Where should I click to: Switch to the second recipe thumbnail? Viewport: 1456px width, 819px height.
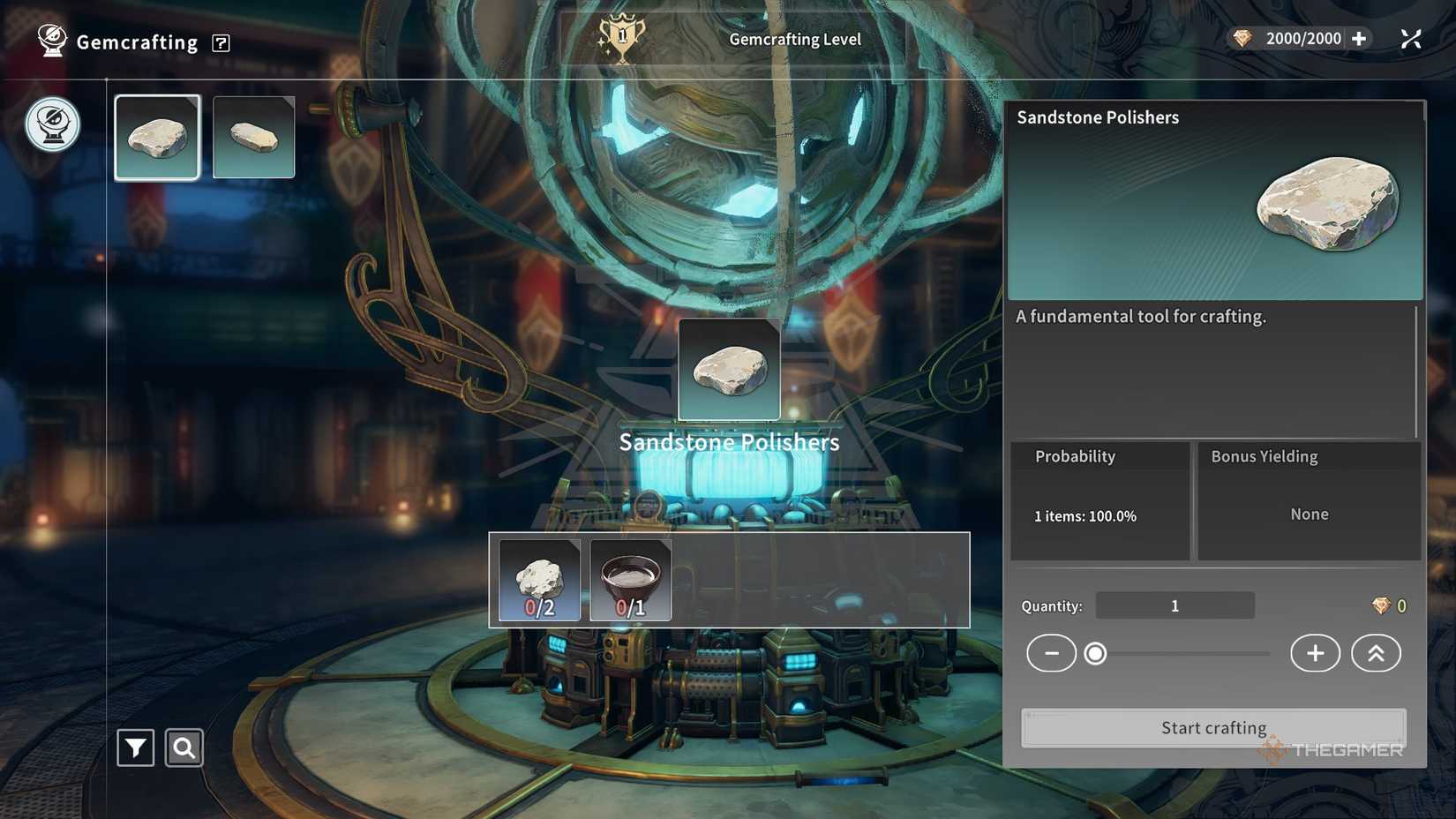(253, 135)
